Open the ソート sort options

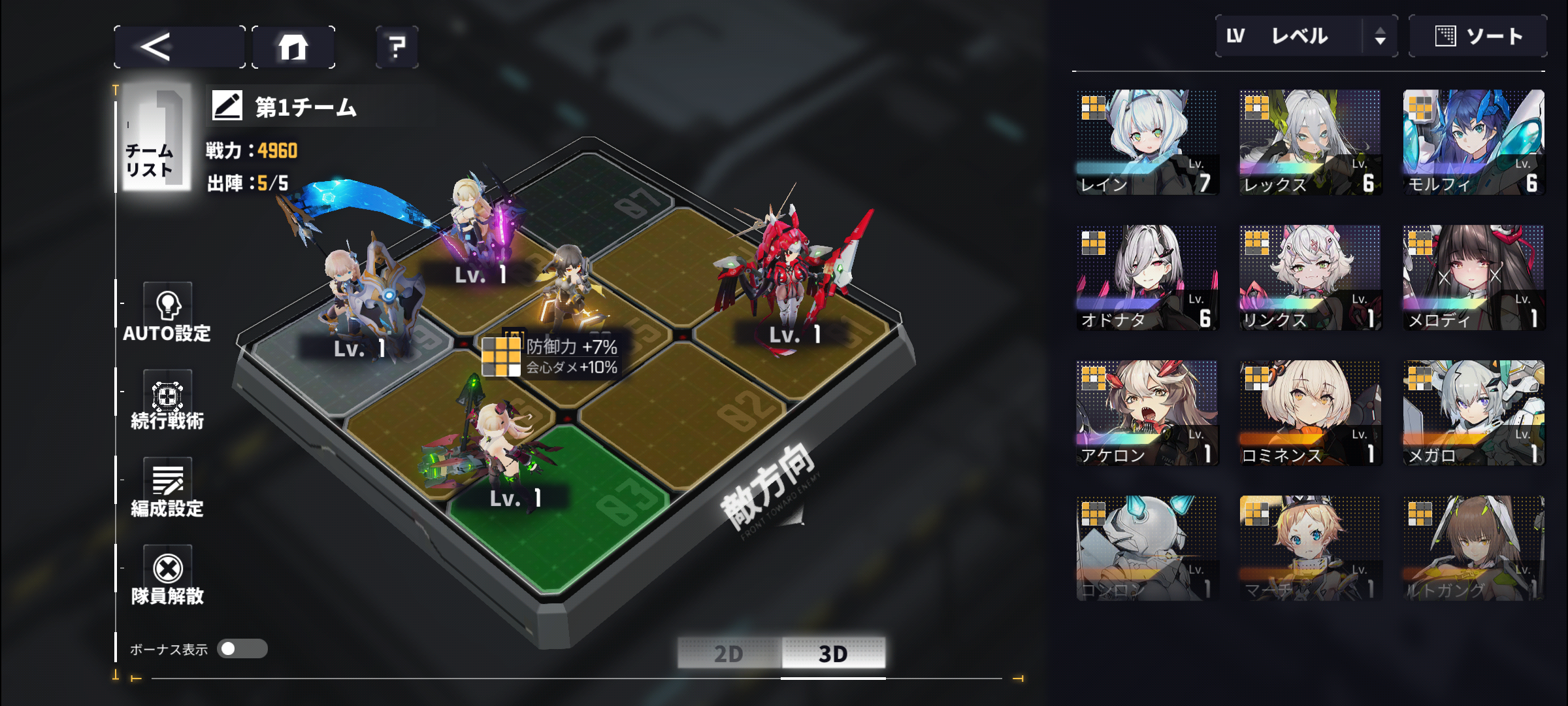1478,37
